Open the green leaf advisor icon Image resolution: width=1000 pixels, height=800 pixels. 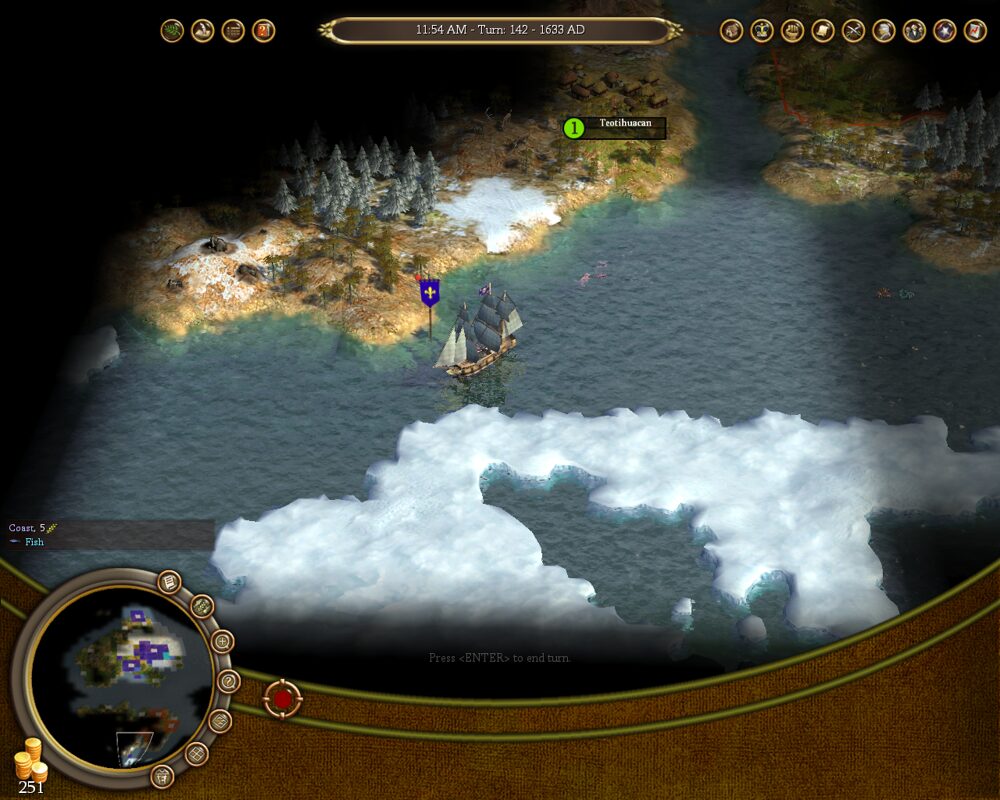pyautogui.click(x=172, y=31)
